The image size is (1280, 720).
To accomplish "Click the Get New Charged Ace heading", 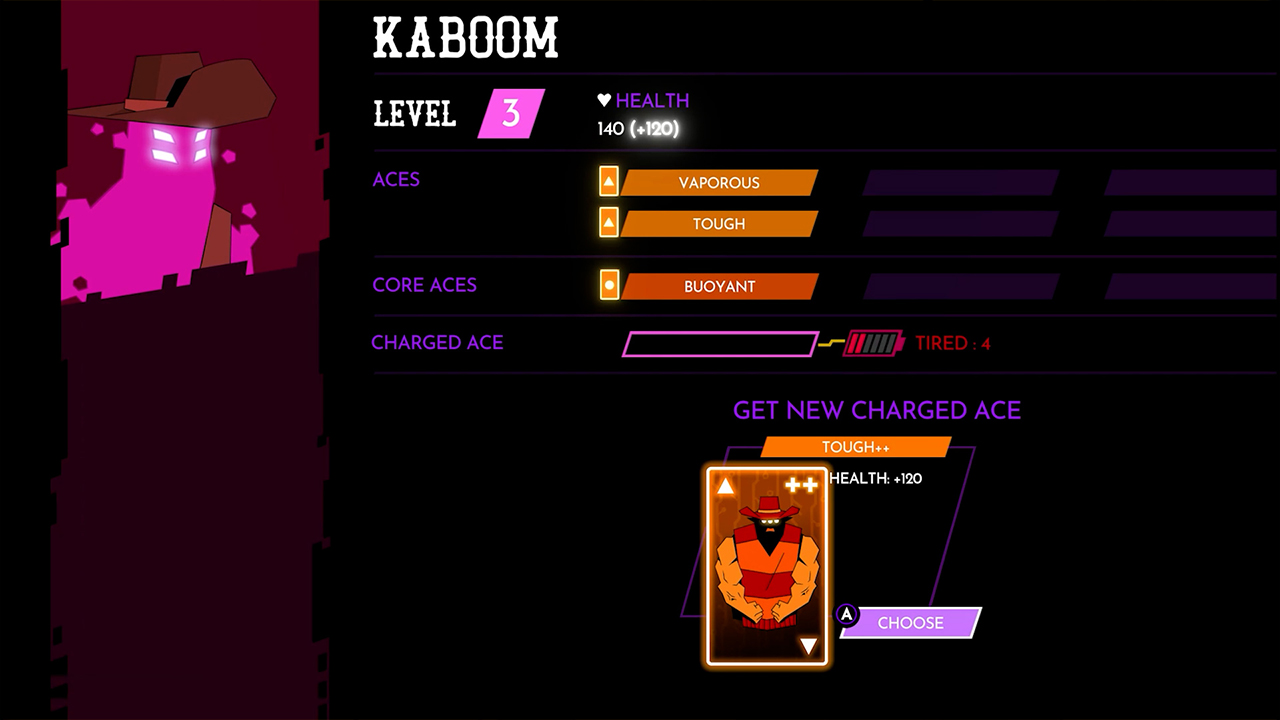I will pos(876,410).
